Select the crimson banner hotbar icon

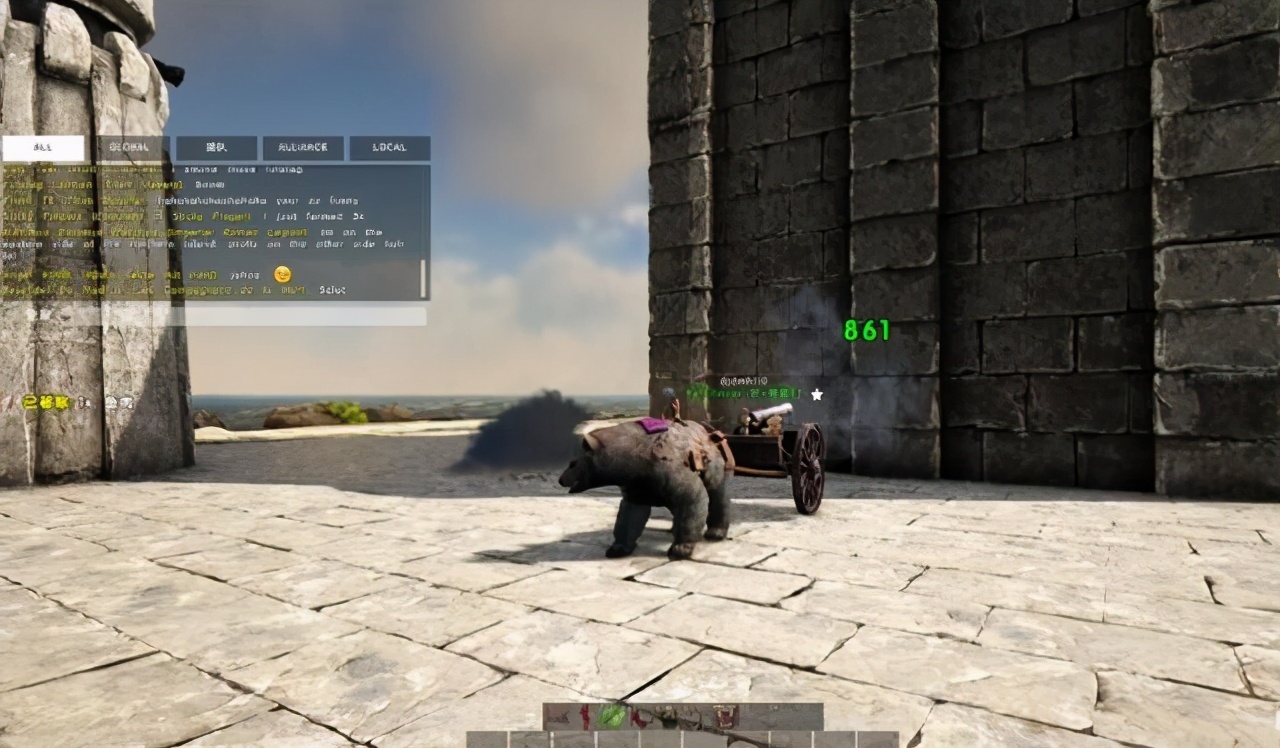click(724, 716)
